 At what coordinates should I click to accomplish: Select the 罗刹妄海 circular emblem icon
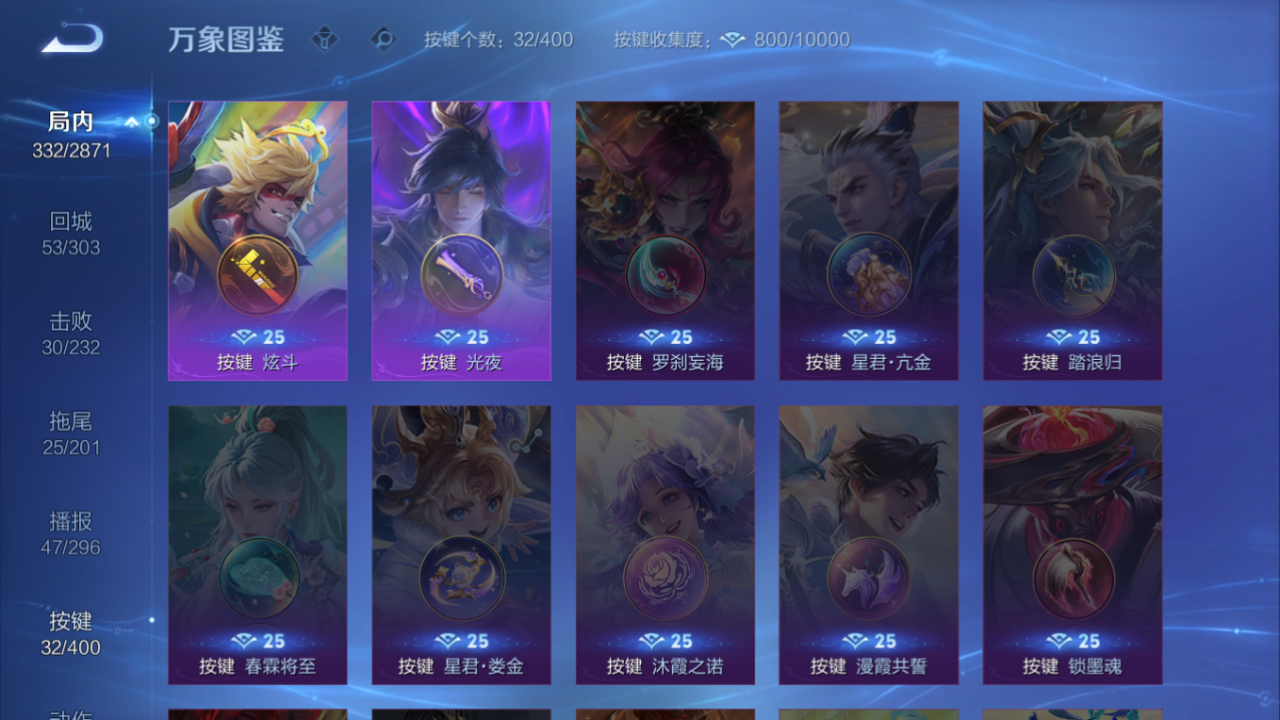(x=664, y=276)
